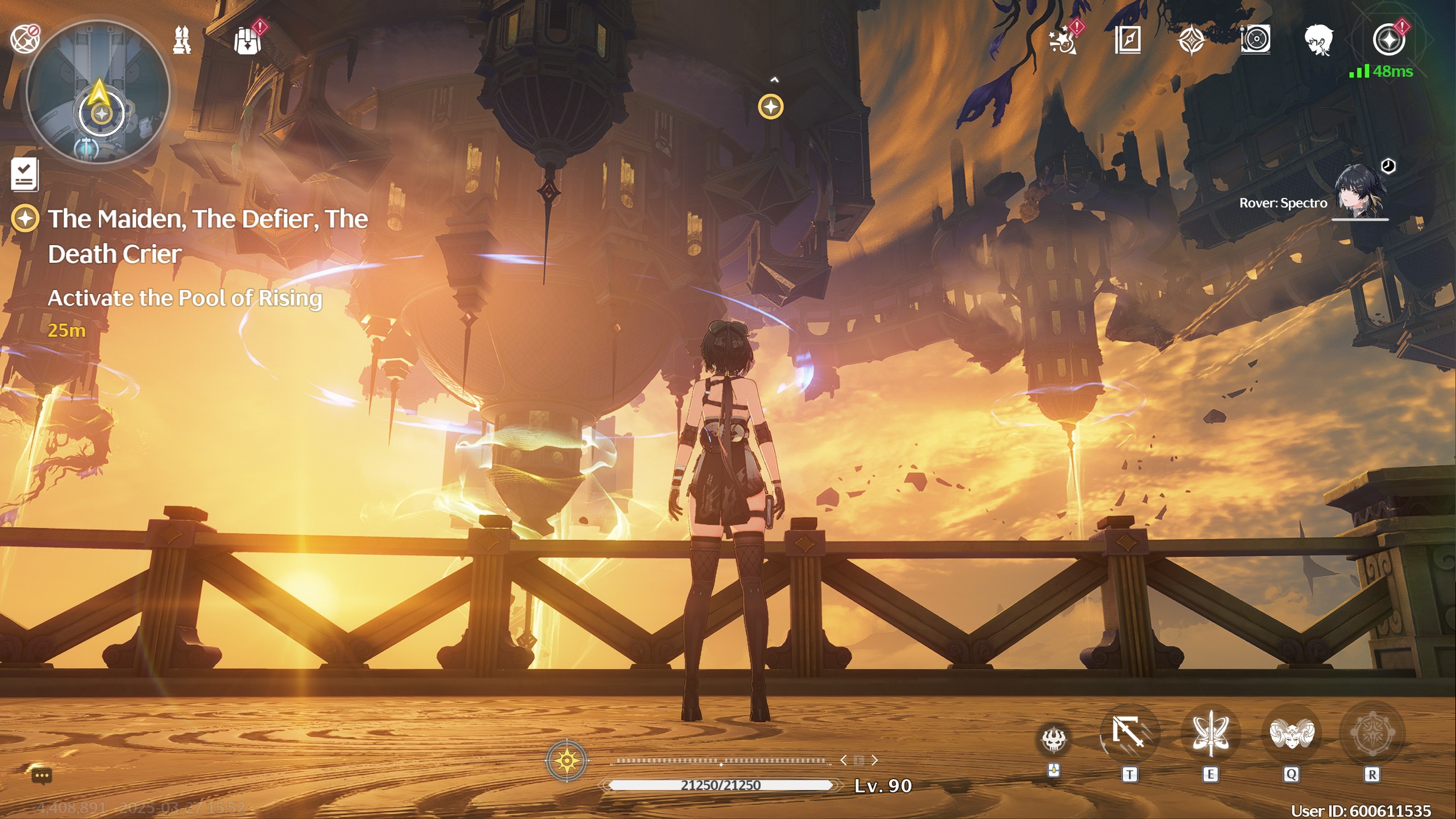Use the Resonance Skill sword icon
Viewport: 1456px width, 819px height.
[1210, 733]
